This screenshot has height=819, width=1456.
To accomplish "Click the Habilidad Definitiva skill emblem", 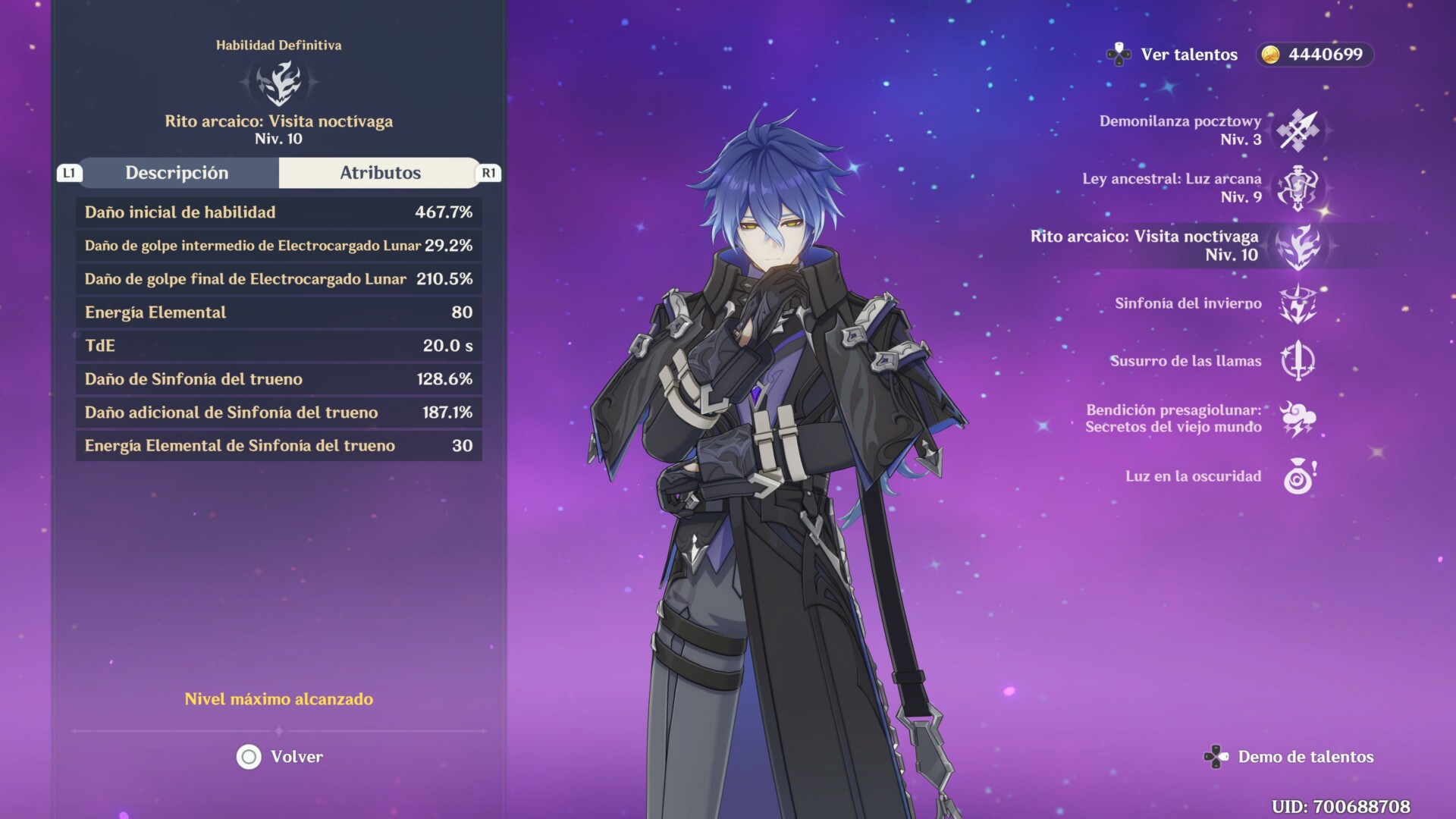I will click(279, 83).
